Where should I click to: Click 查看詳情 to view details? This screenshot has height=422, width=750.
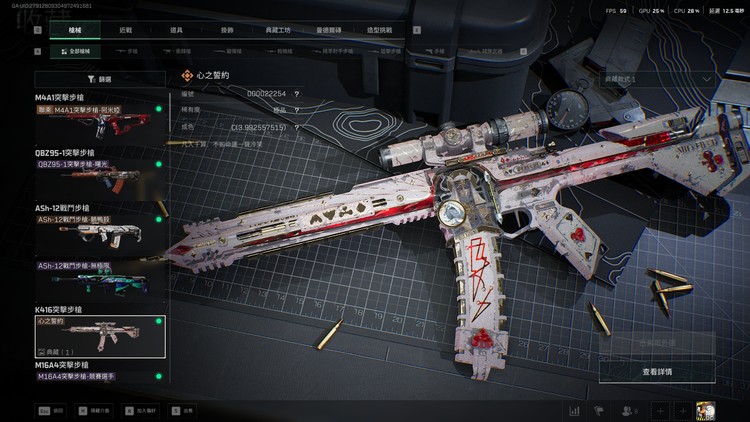656,371
